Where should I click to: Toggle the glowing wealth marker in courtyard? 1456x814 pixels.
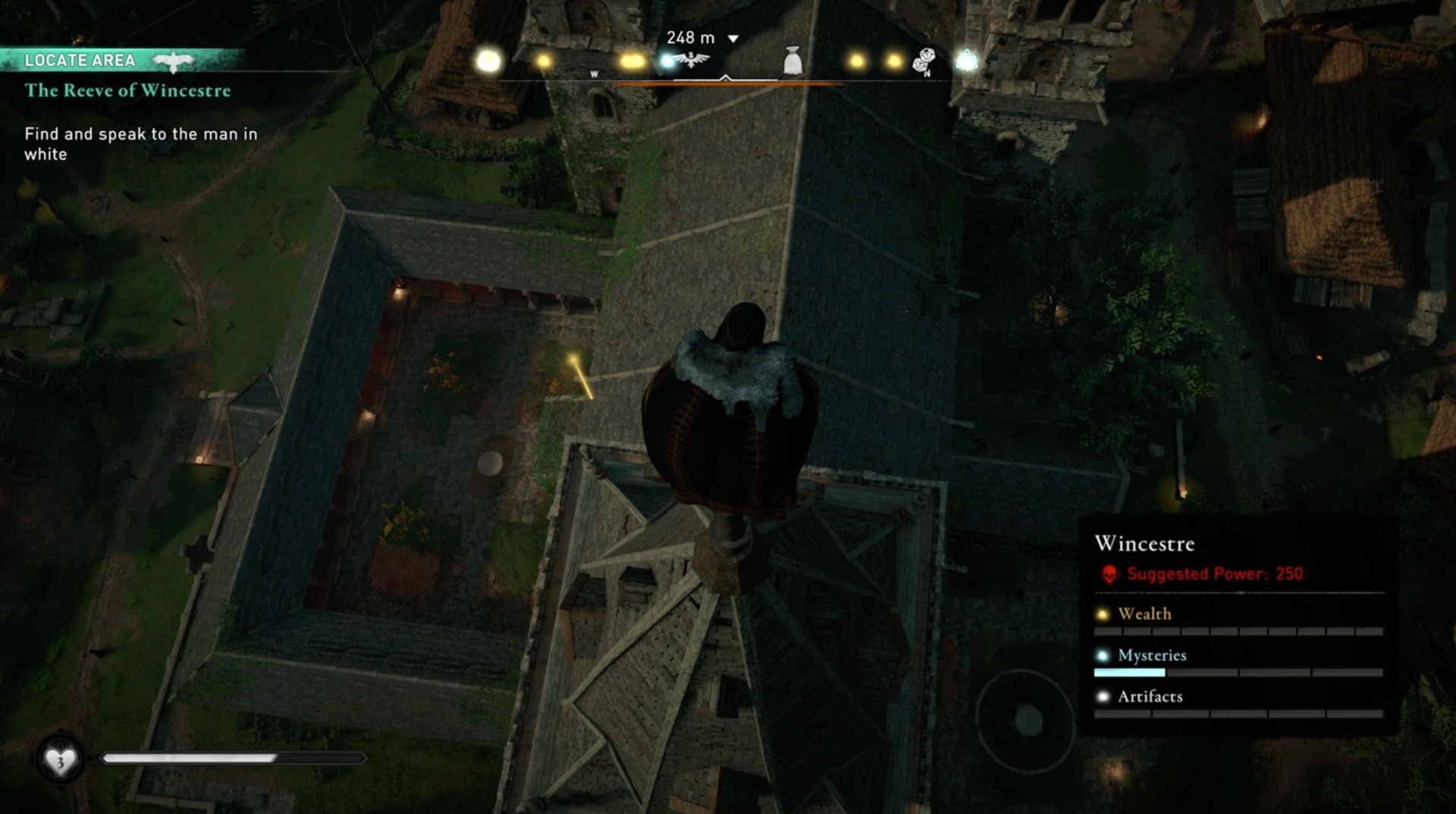(x=574, y=358)
